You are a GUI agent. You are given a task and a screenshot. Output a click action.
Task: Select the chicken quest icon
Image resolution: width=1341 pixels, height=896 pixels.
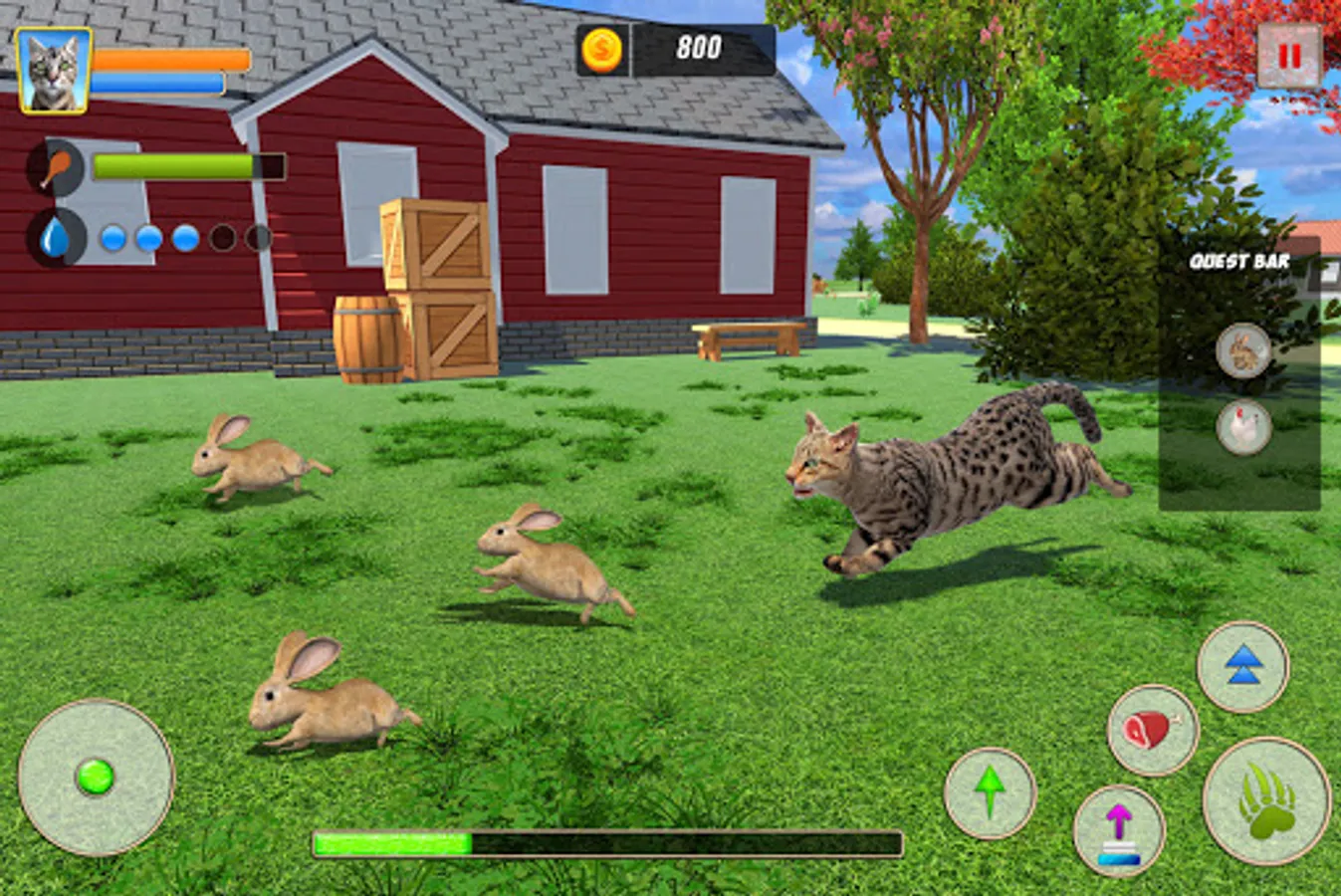point(1243,427)
